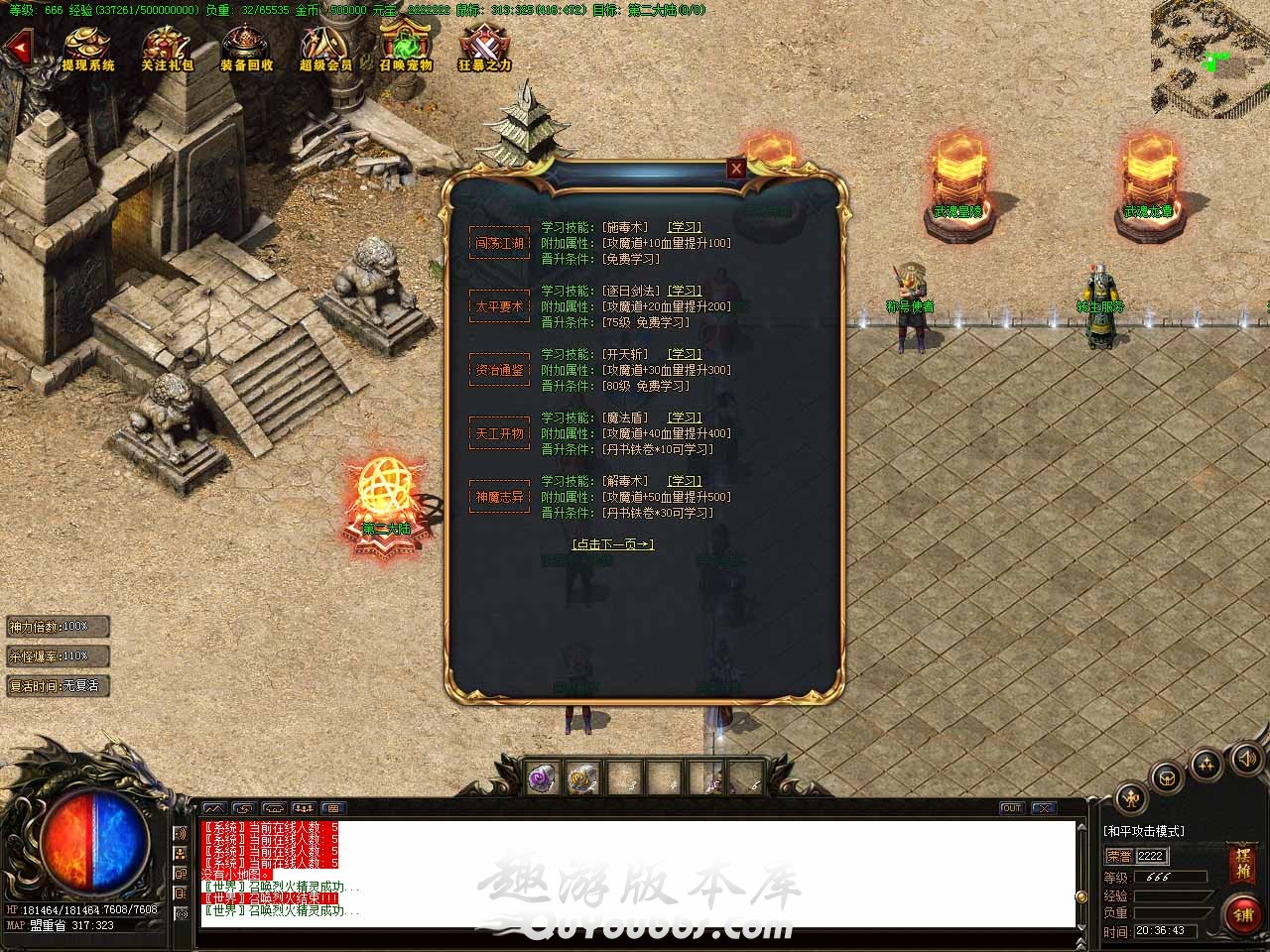This screenshot has width=1270, height=952.
Task: Open the 关注礼包 gift pack
Action: (x=167, y=49)
